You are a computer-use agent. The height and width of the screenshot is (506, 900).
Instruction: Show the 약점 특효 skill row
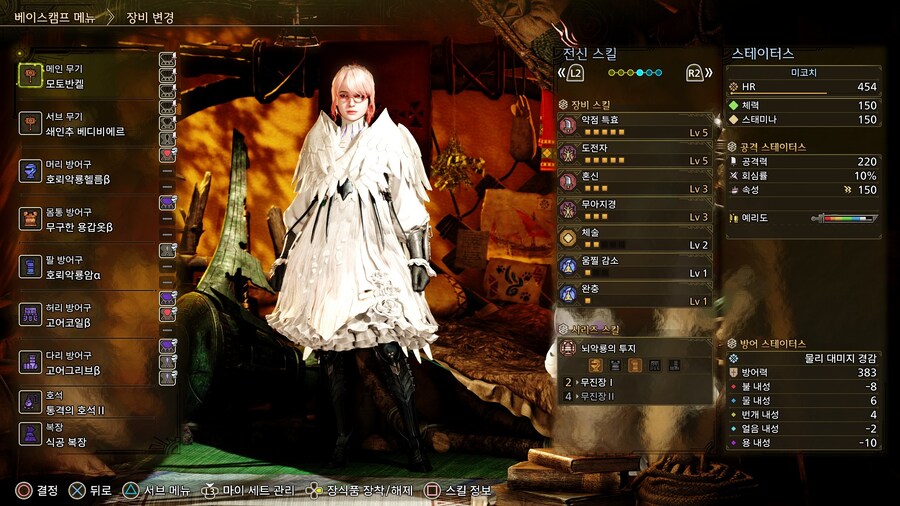(635, 125)
